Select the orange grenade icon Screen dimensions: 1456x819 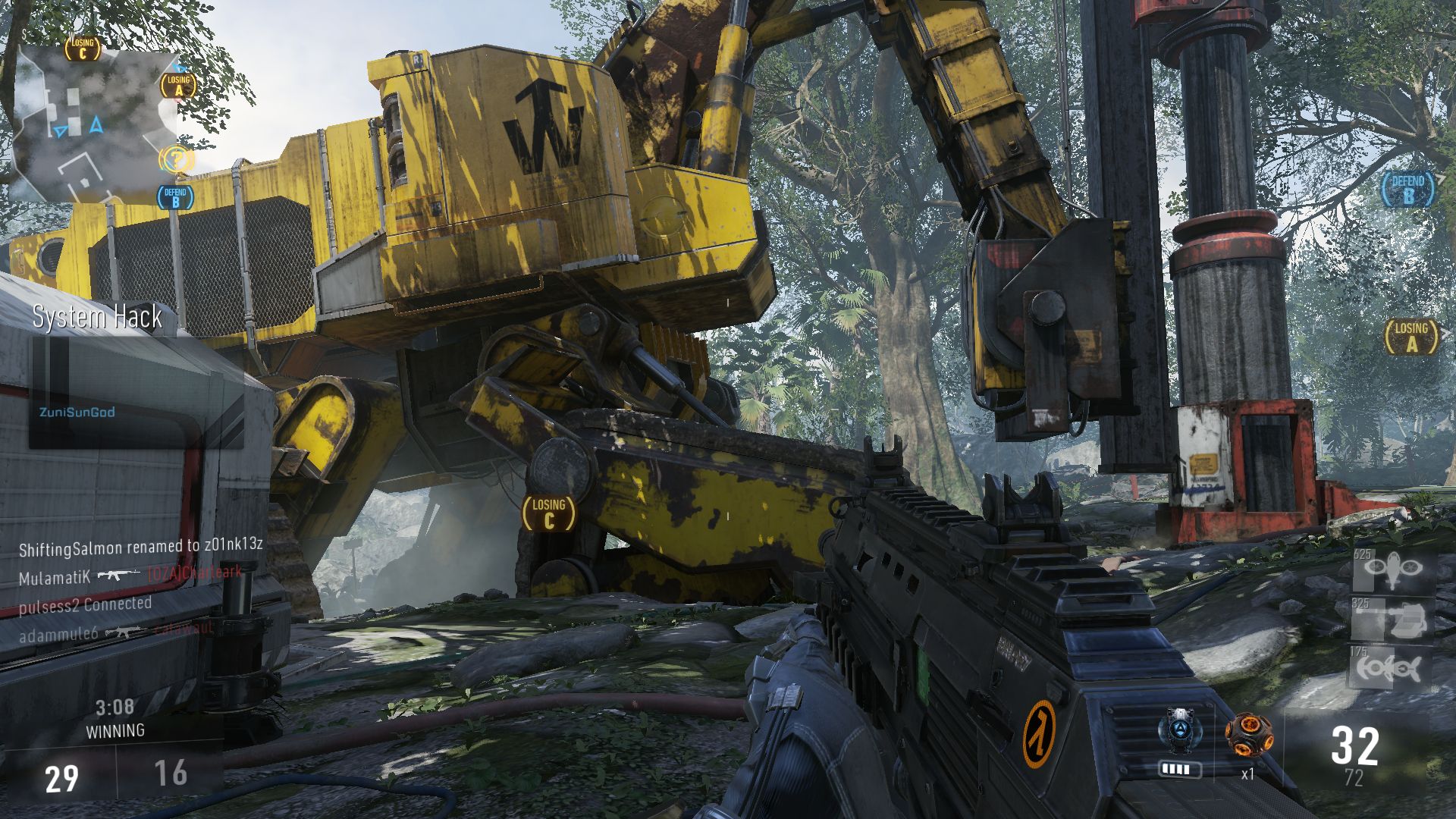coord(1248,735)
